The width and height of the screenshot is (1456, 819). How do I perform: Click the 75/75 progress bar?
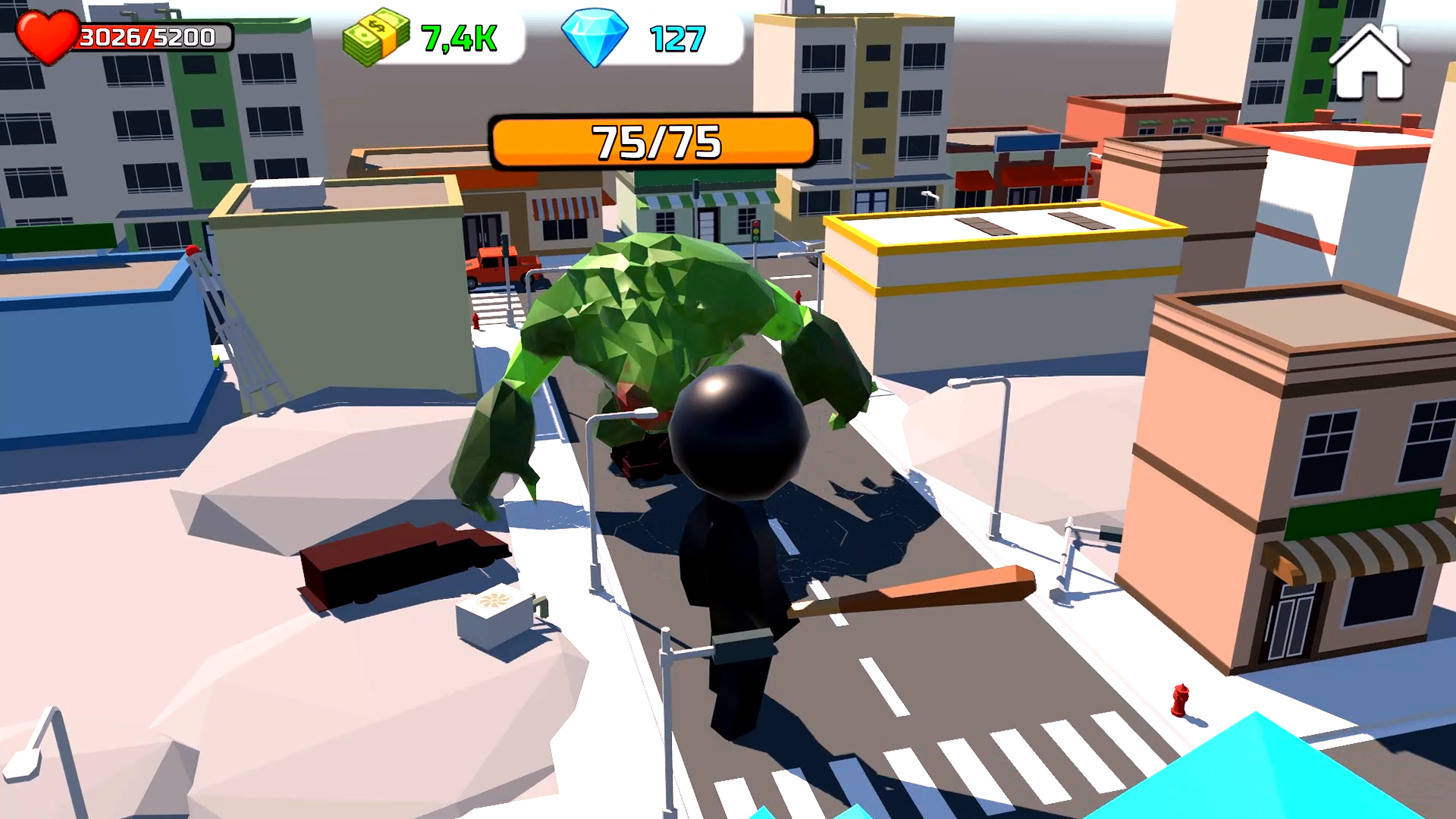click(654, 140)
